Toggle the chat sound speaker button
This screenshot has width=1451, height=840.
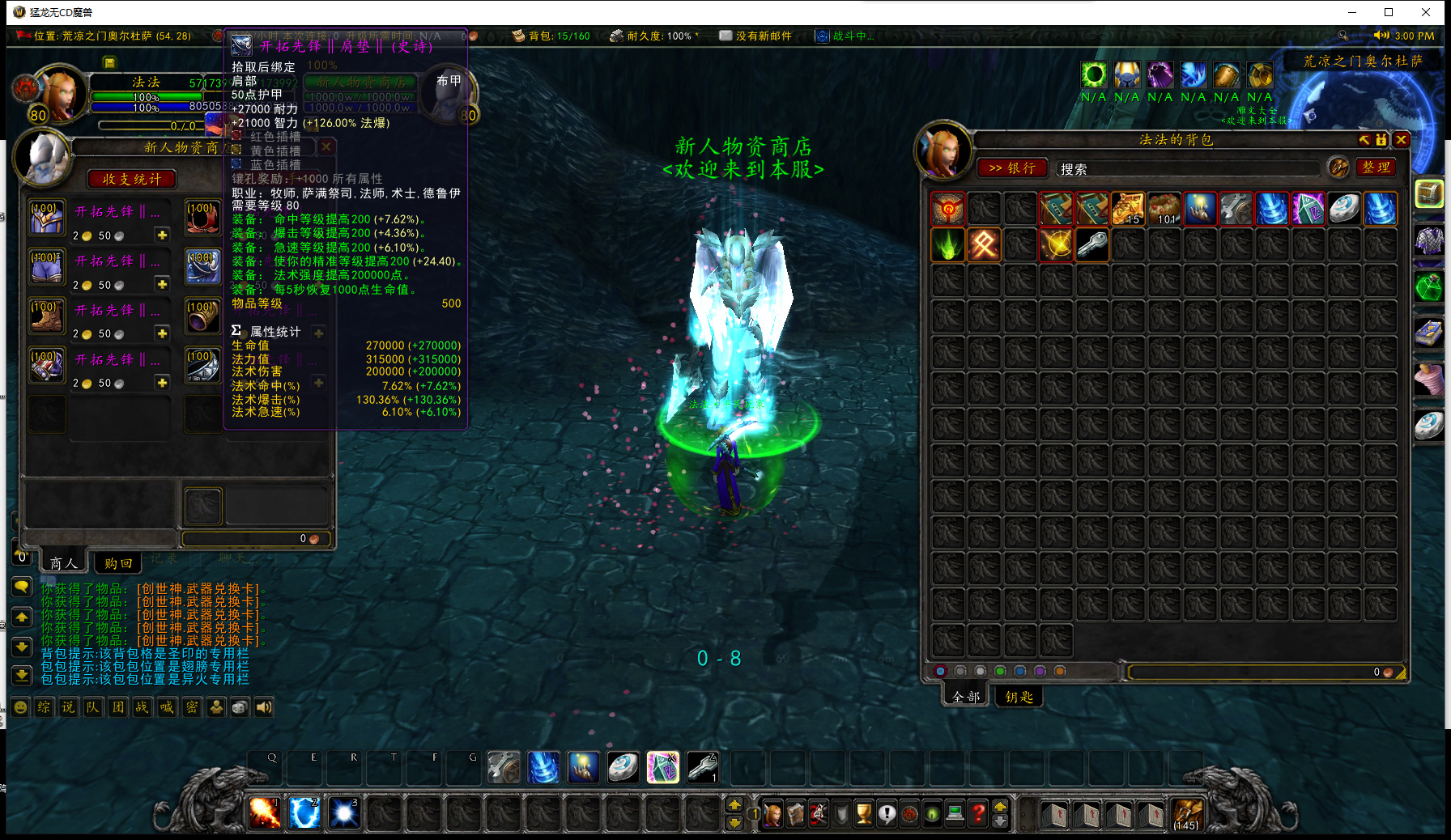(264, 707)
